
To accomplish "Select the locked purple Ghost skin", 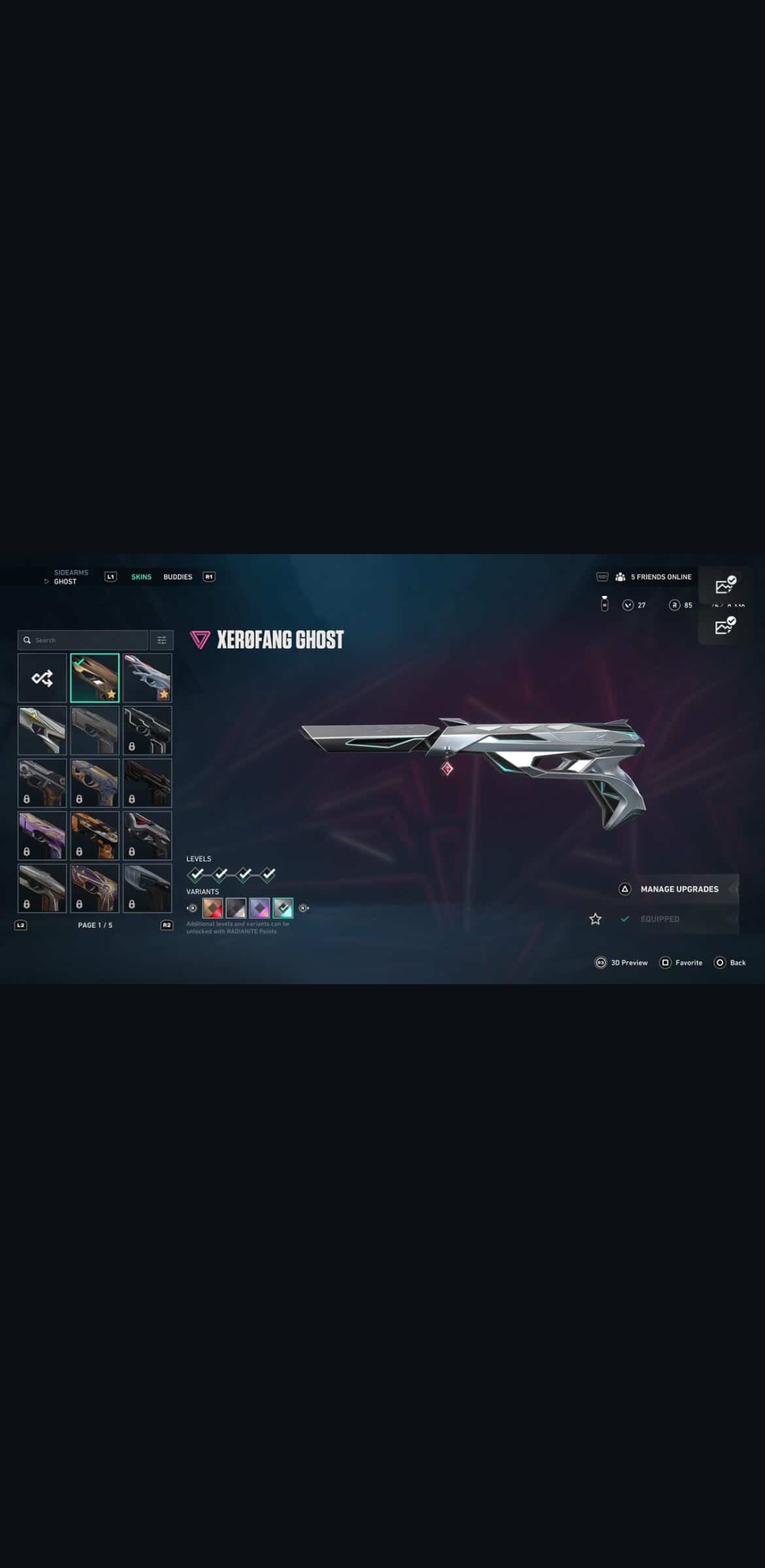I will (x=42, y=835).
